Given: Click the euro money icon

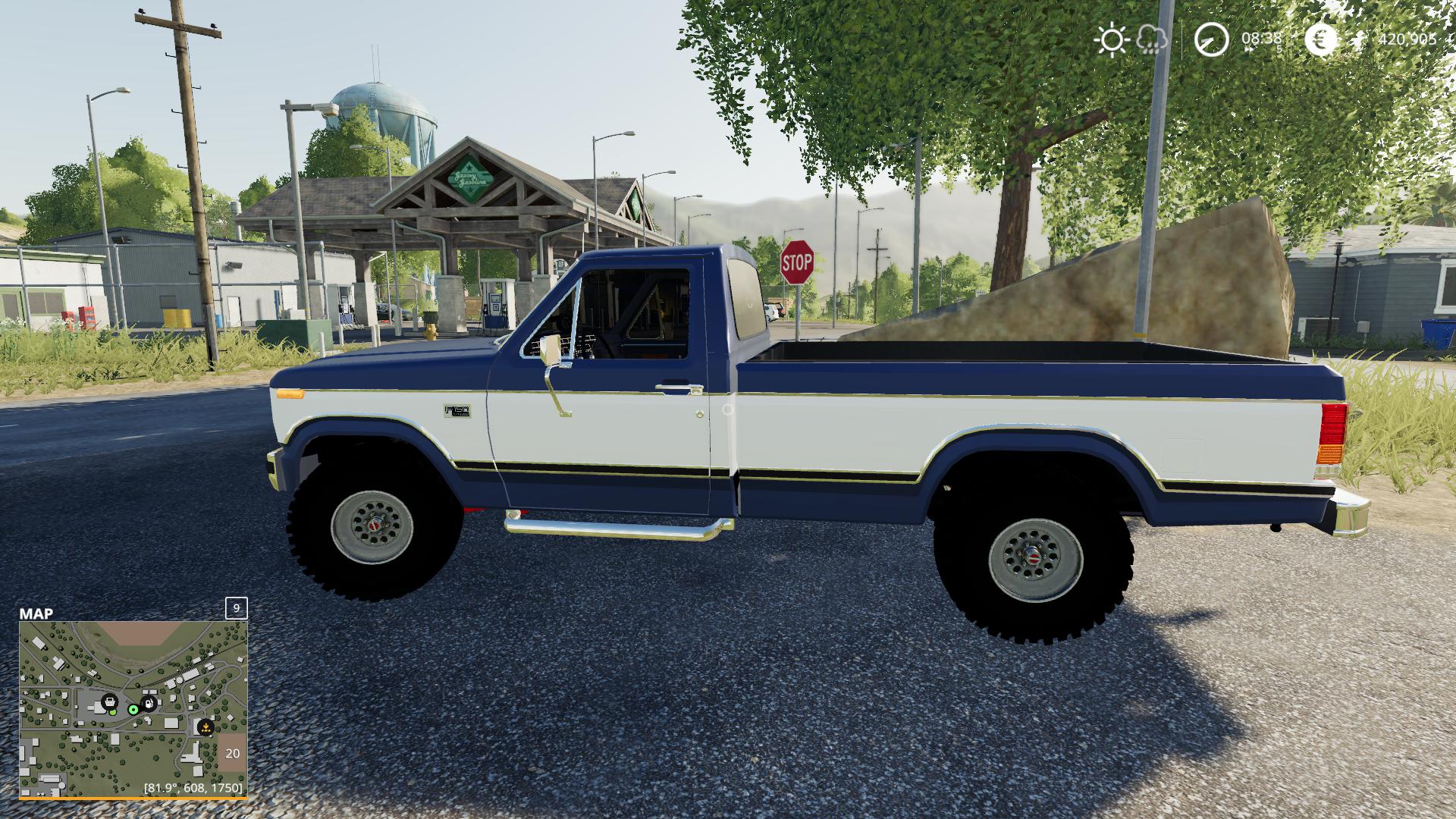Looking at the screenshot, I should [1321, 39].
